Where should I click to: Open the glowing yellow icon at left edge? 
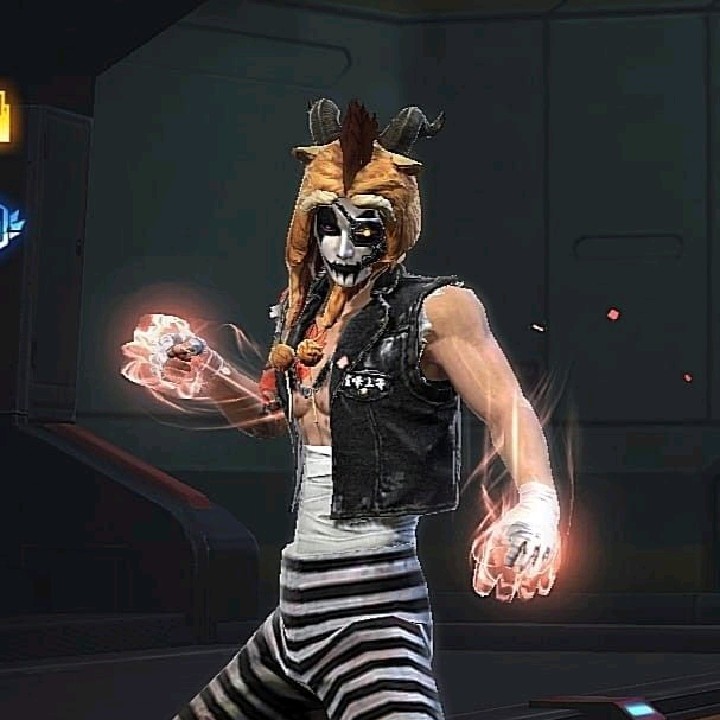tap(4, 115)
